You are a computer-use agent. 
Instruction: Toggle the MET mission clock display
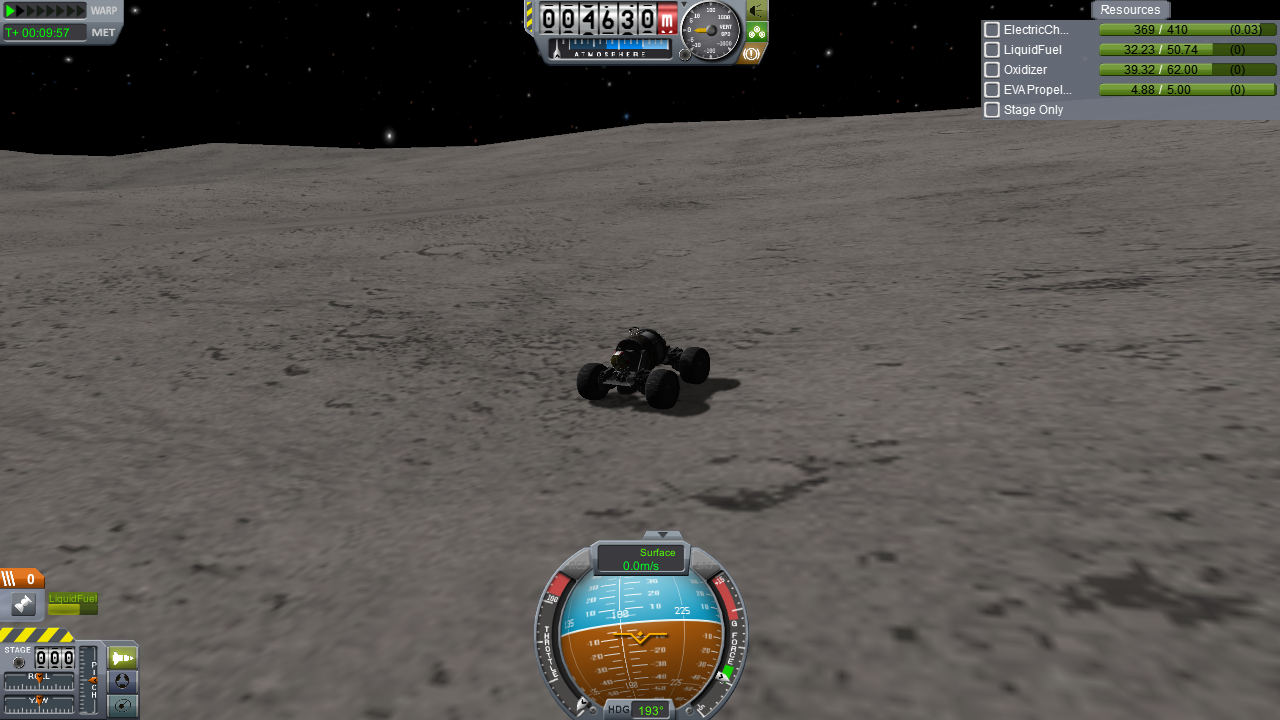pos(103,32)
